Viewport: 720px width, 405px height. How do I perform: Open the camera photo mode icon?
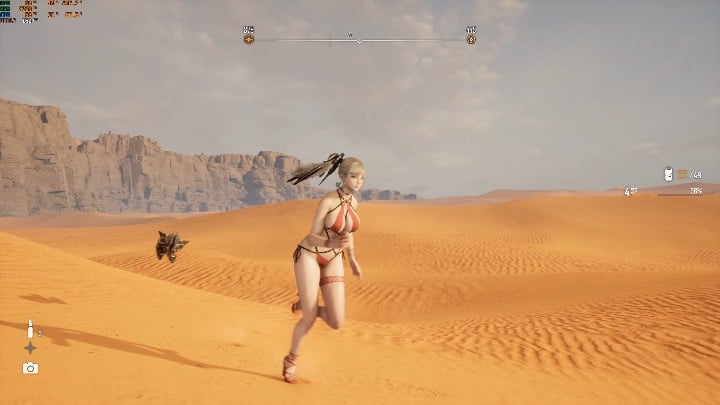click(30, 368)
